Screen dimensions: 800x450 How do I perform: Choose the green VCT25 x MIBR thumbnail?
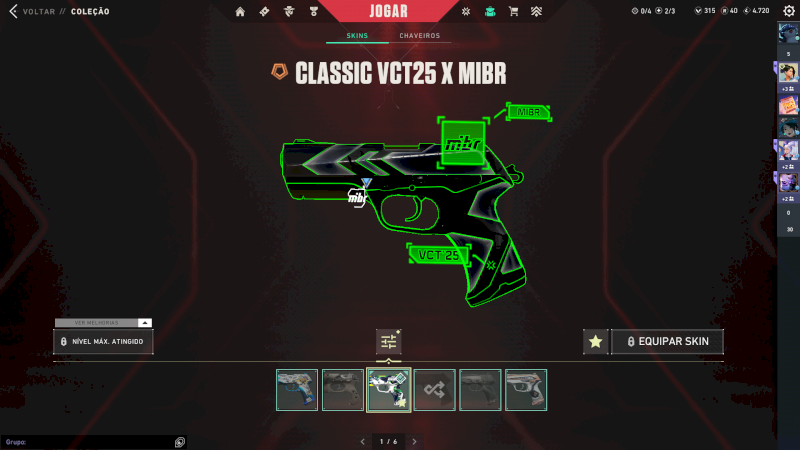click(389, 390)
